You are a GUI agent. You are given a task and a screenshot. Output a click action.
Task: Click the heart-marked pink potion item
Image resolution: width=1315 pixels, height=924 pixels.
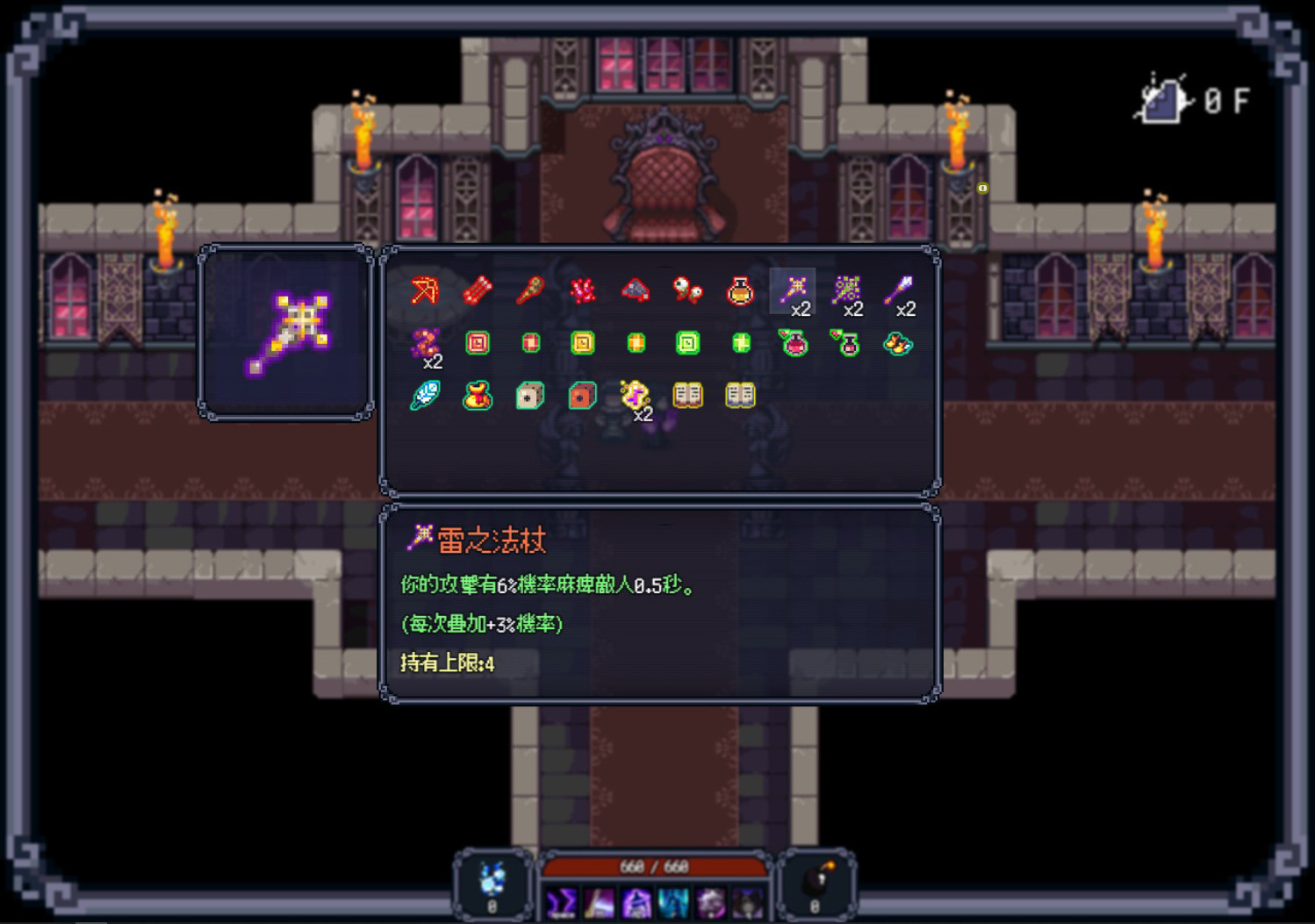793,342
